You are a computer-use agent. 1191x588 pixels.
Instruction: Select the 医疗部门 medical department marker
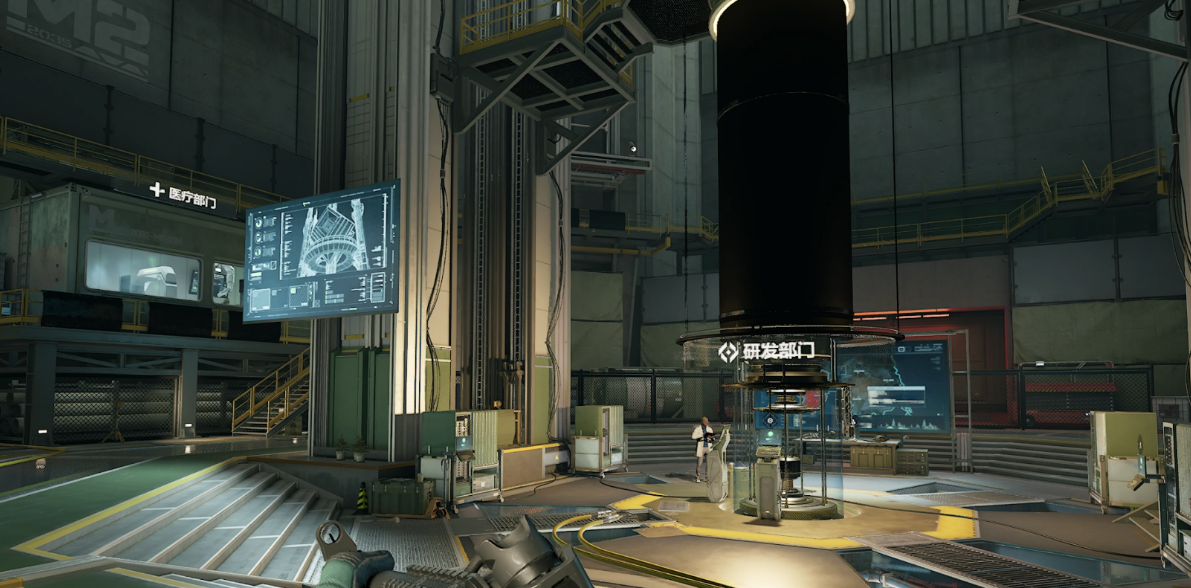(x=183, y=198)
